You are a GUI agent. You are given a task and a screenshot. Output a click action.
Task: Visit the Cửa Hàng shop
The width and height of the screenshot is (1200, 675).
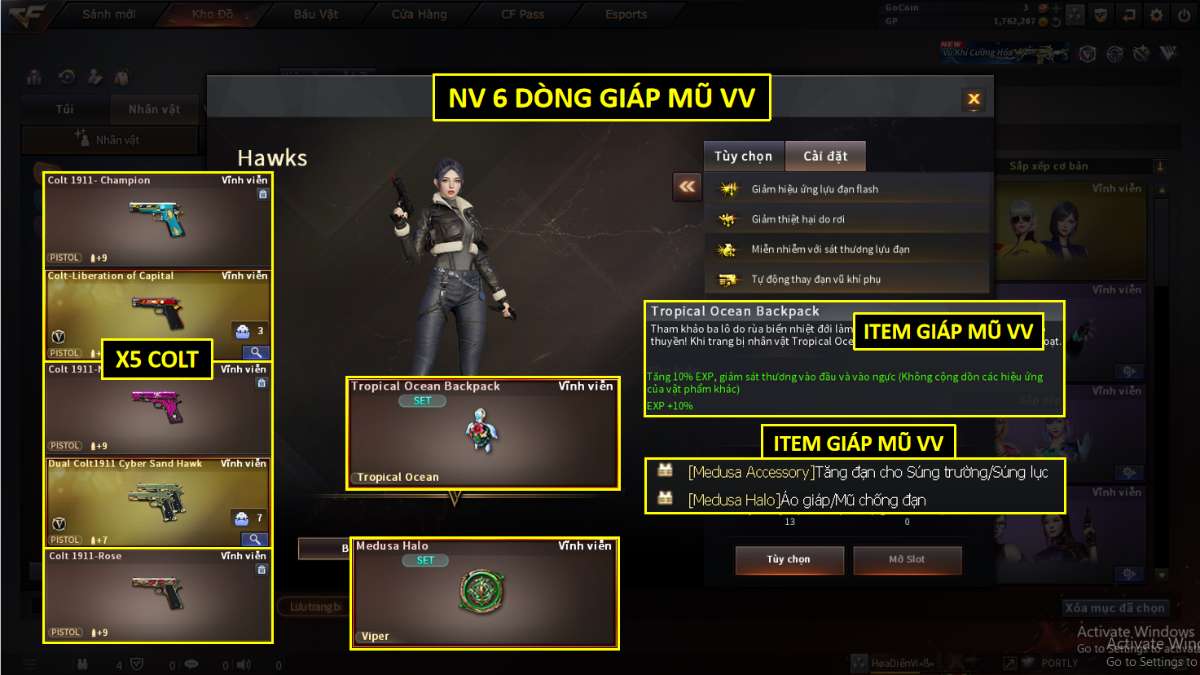point(421,15)
